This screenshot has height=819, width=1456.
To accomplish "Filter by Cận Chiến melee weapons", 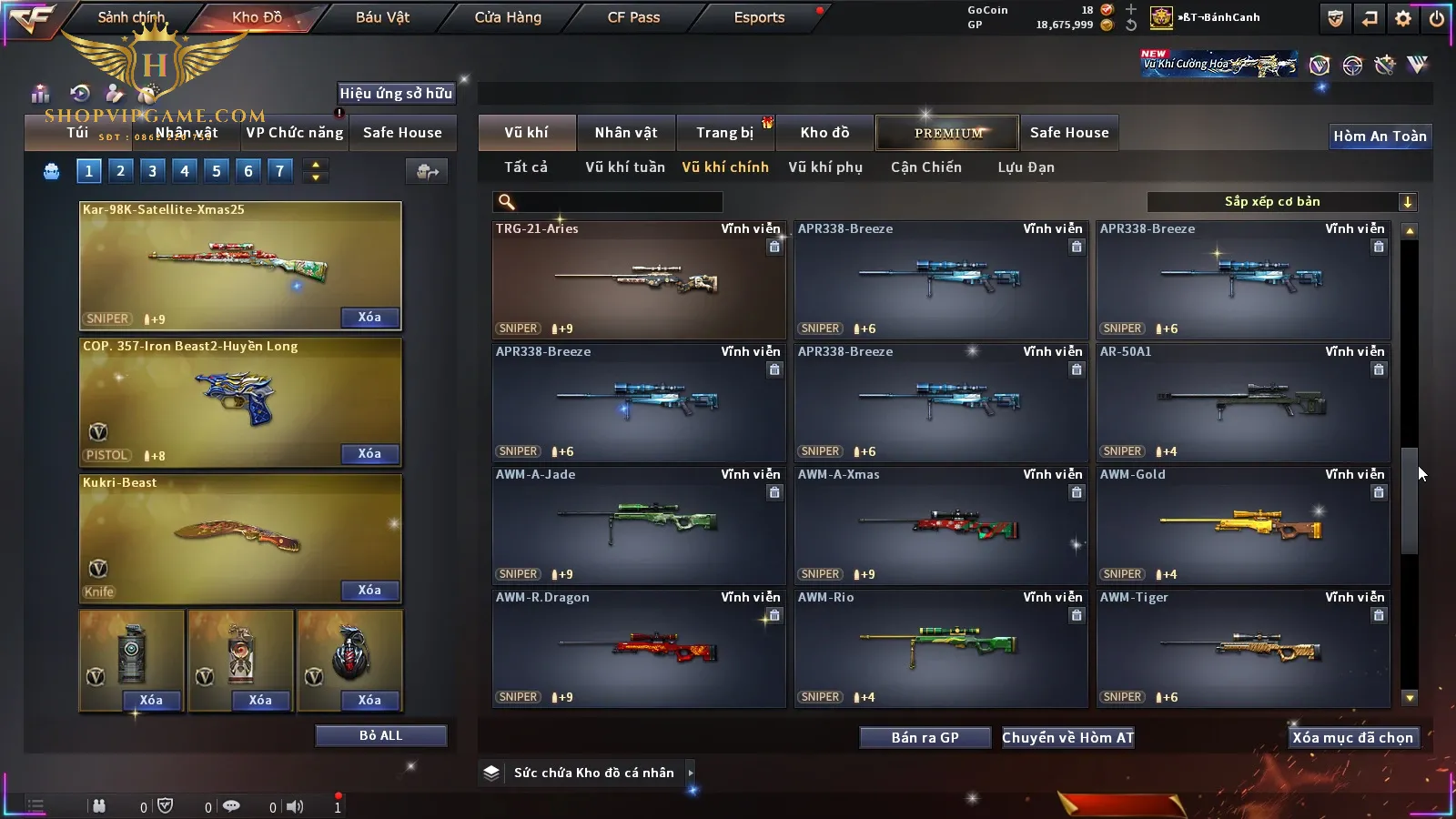I will (x=925, y=167).
